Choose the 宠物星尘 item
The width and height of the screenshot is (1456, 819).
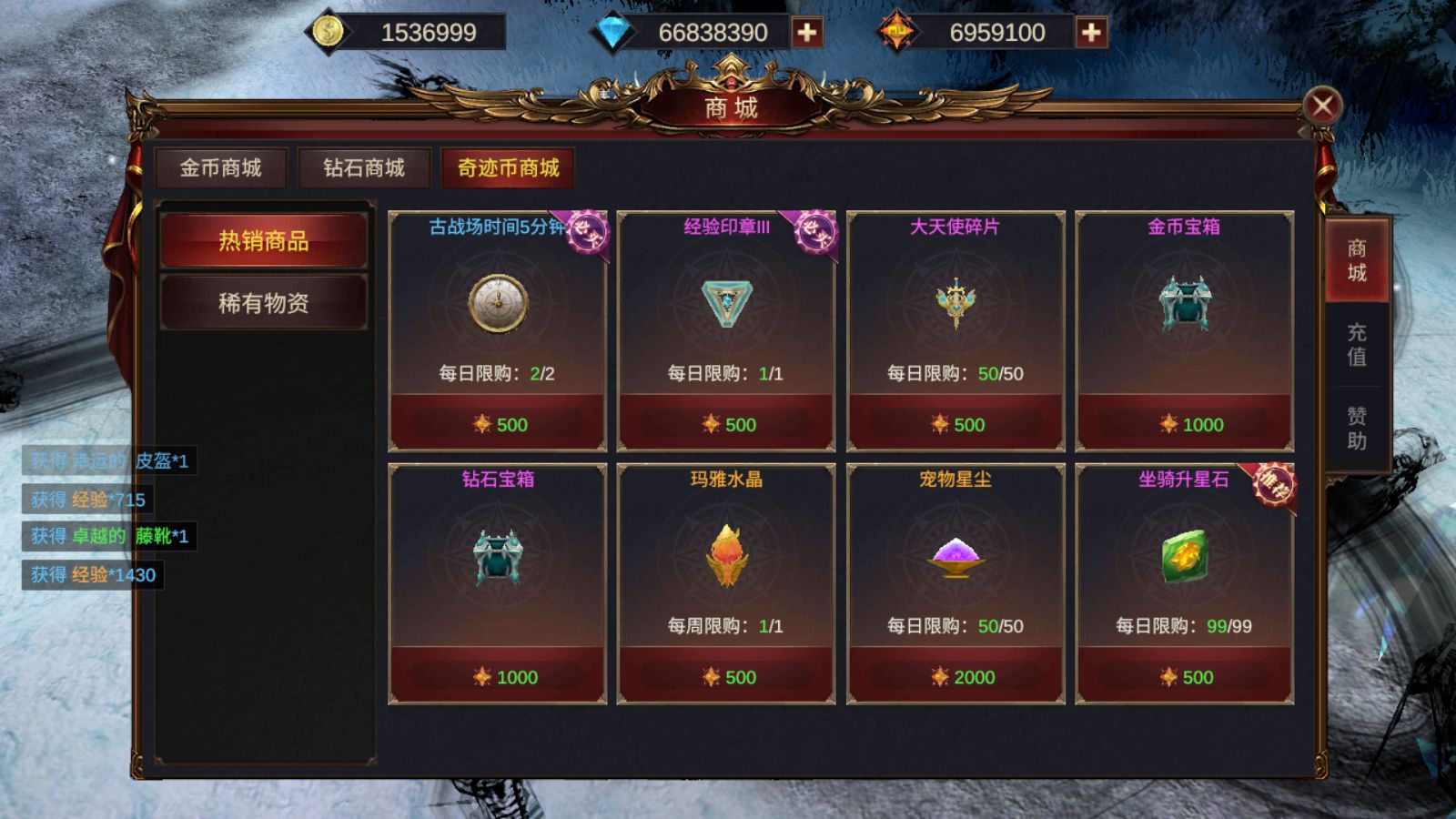955,557
